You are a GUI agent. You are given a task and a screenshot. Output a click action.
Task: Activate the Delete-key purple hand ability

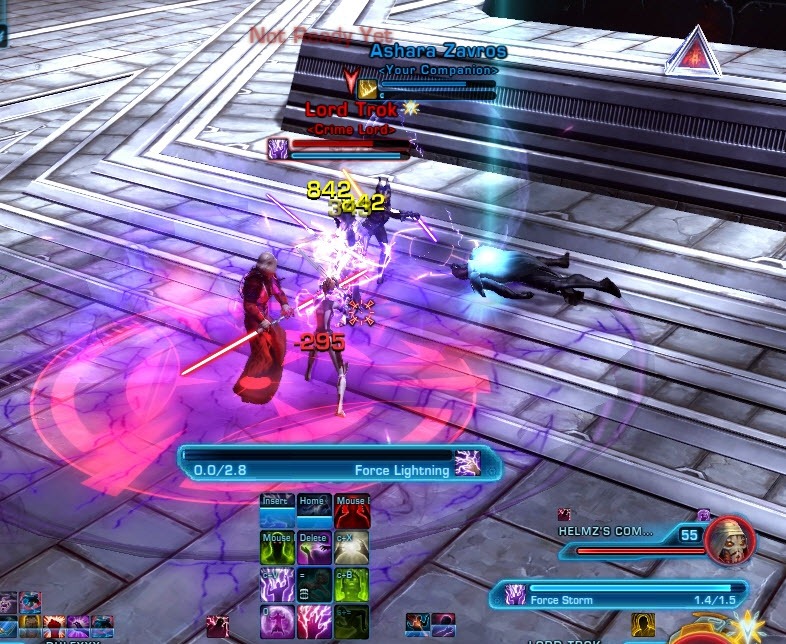click(x=314, y=548)
